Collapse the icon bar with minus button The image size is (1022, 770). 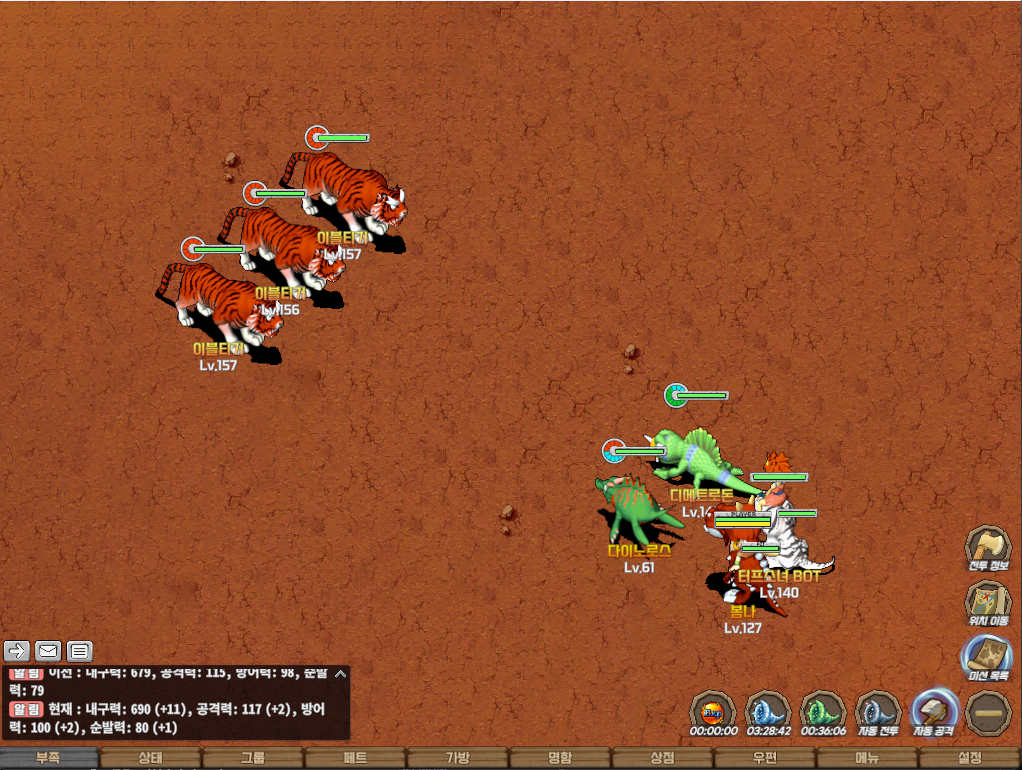tap(989, 712)
